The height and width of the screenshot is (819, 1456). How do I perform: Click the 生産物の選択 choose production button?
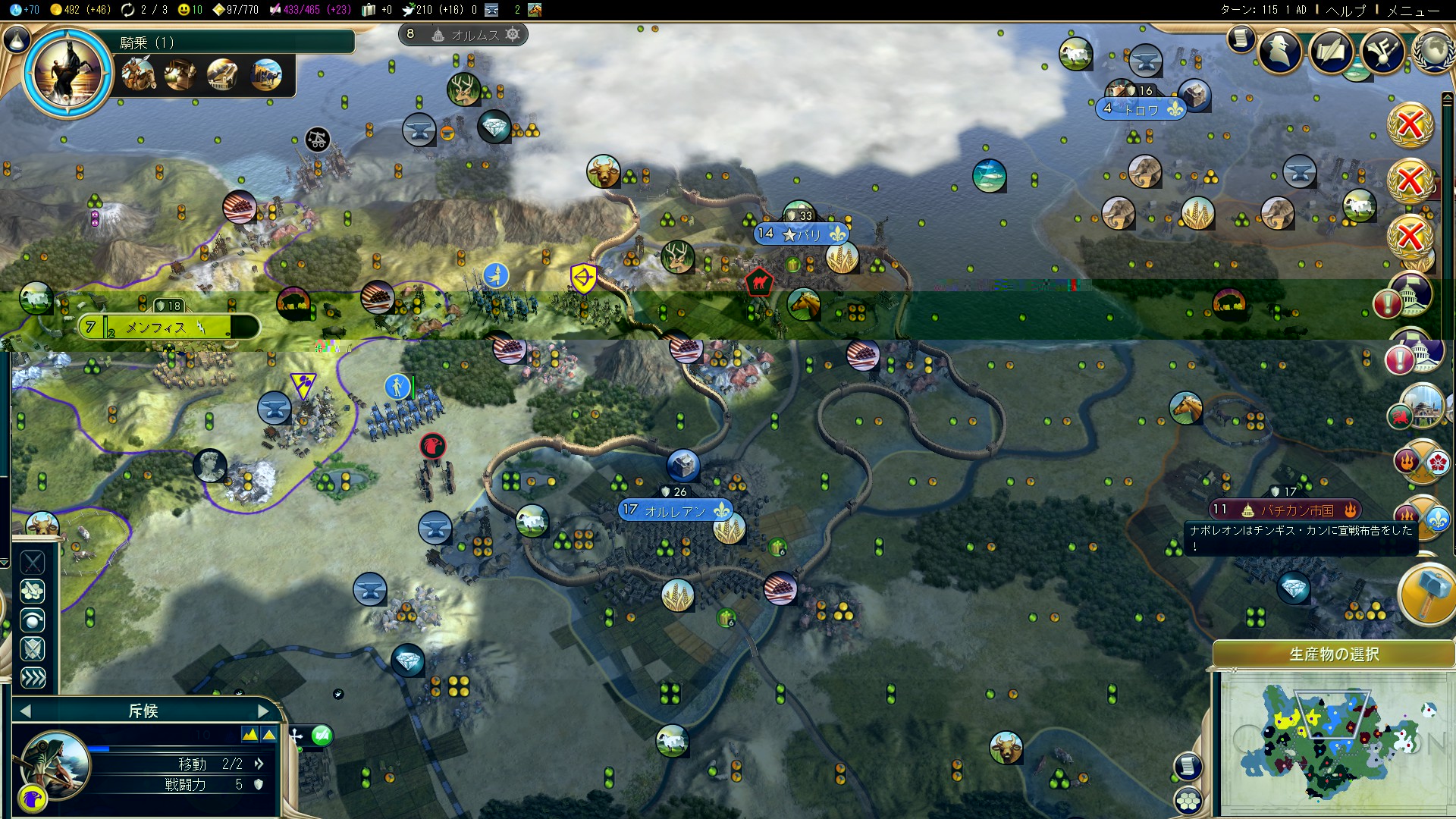1333,654
